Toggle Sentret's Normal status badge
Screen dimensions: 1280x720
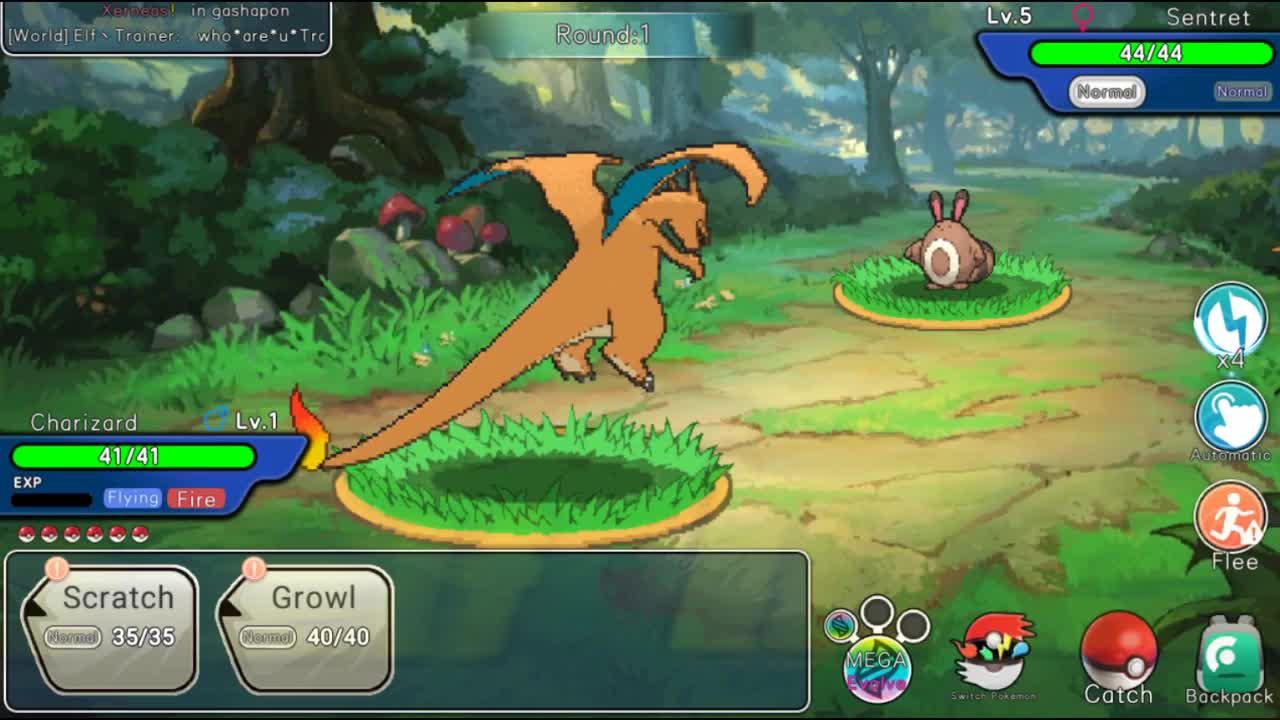[x=1108, y=91]
